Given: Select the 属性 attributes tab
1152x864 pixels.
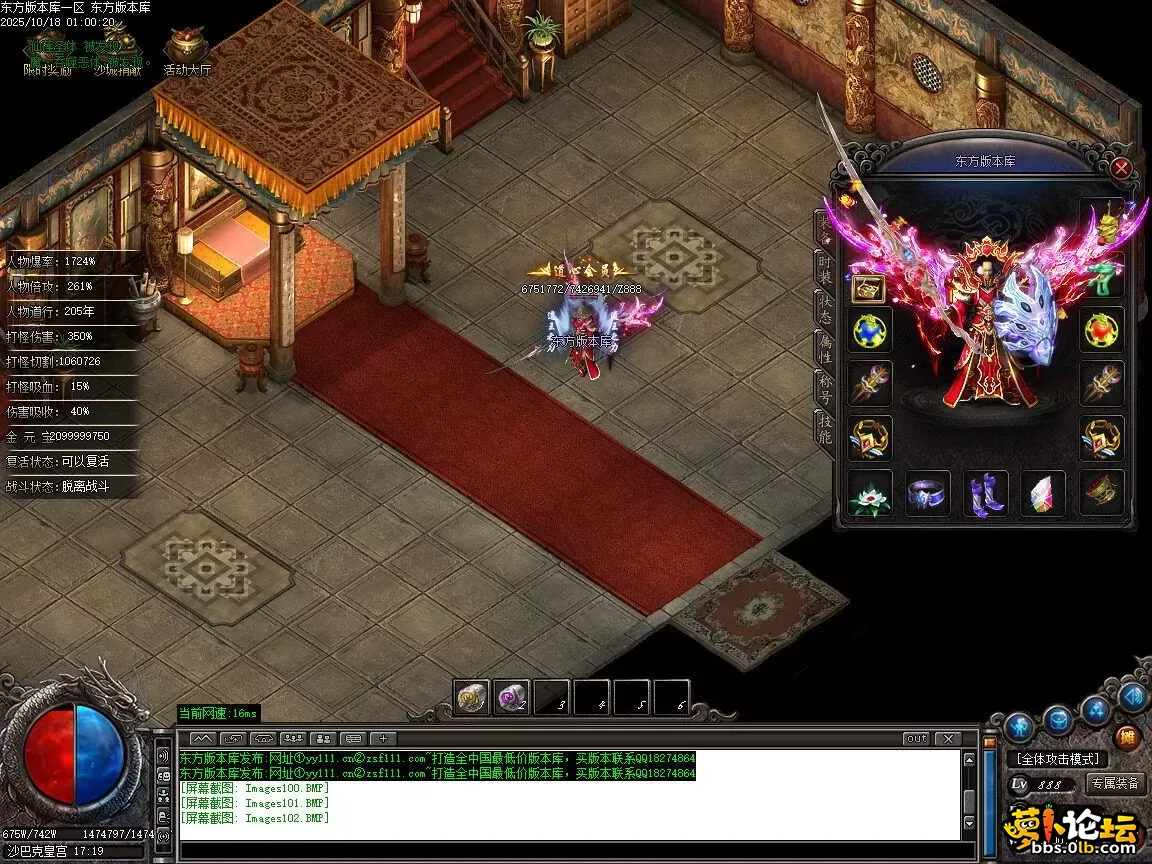Looking at the screenshot, I should click(x=824, y=347).
